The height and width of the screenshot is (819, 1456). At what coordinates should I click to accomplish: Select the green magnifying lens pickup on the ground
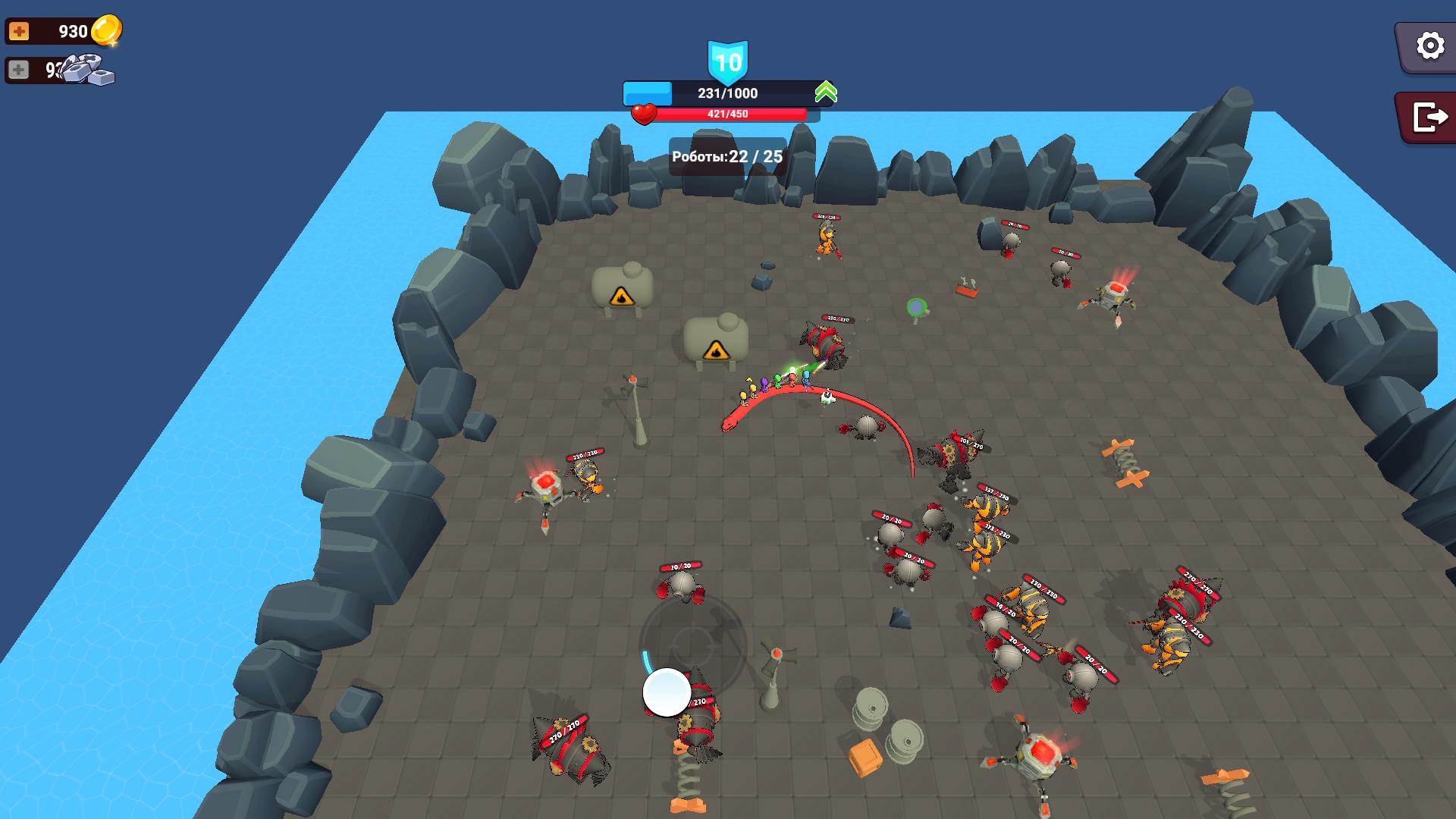pos(915,307)
